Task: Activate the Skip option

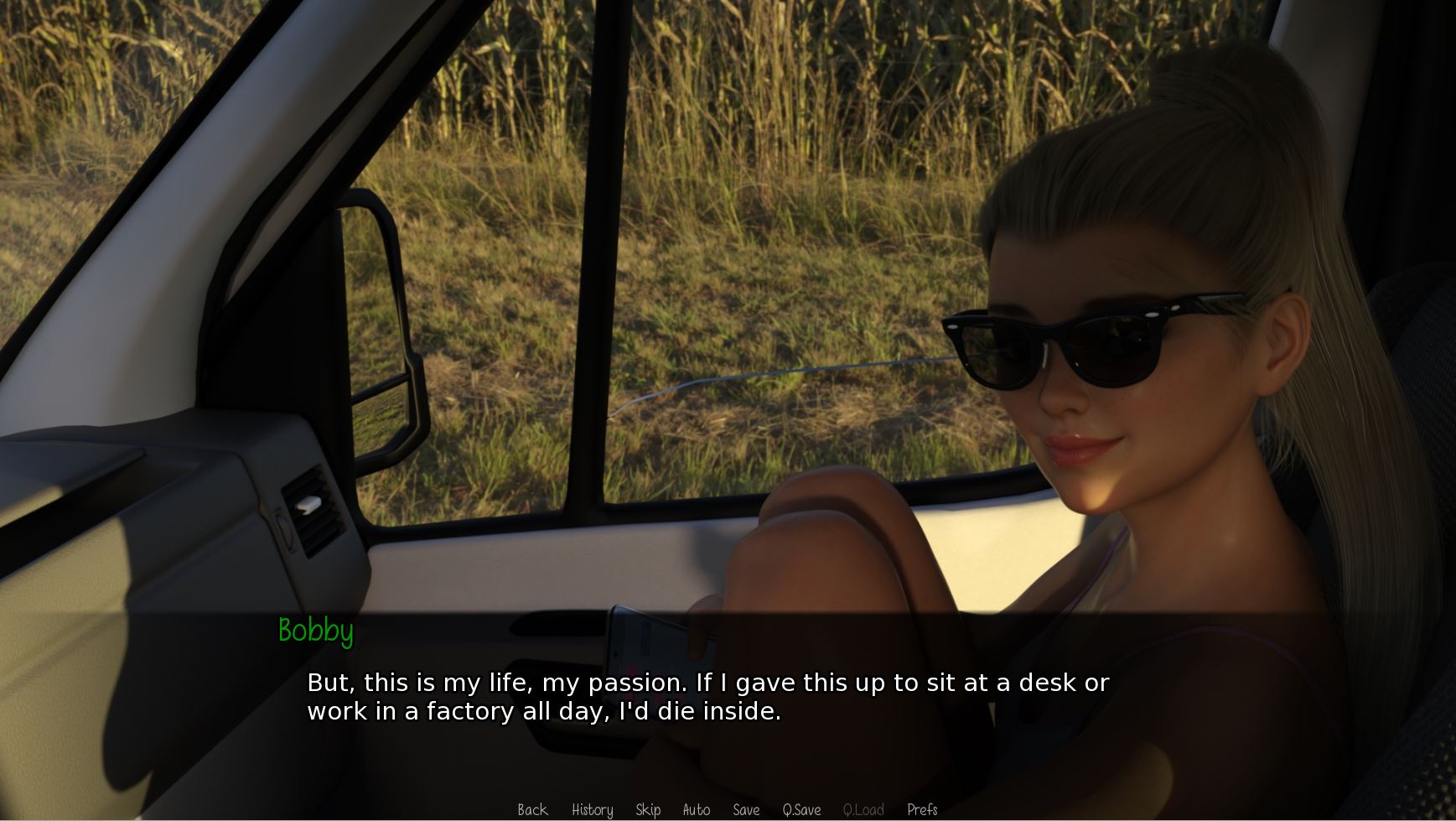Action: point(648,809)
